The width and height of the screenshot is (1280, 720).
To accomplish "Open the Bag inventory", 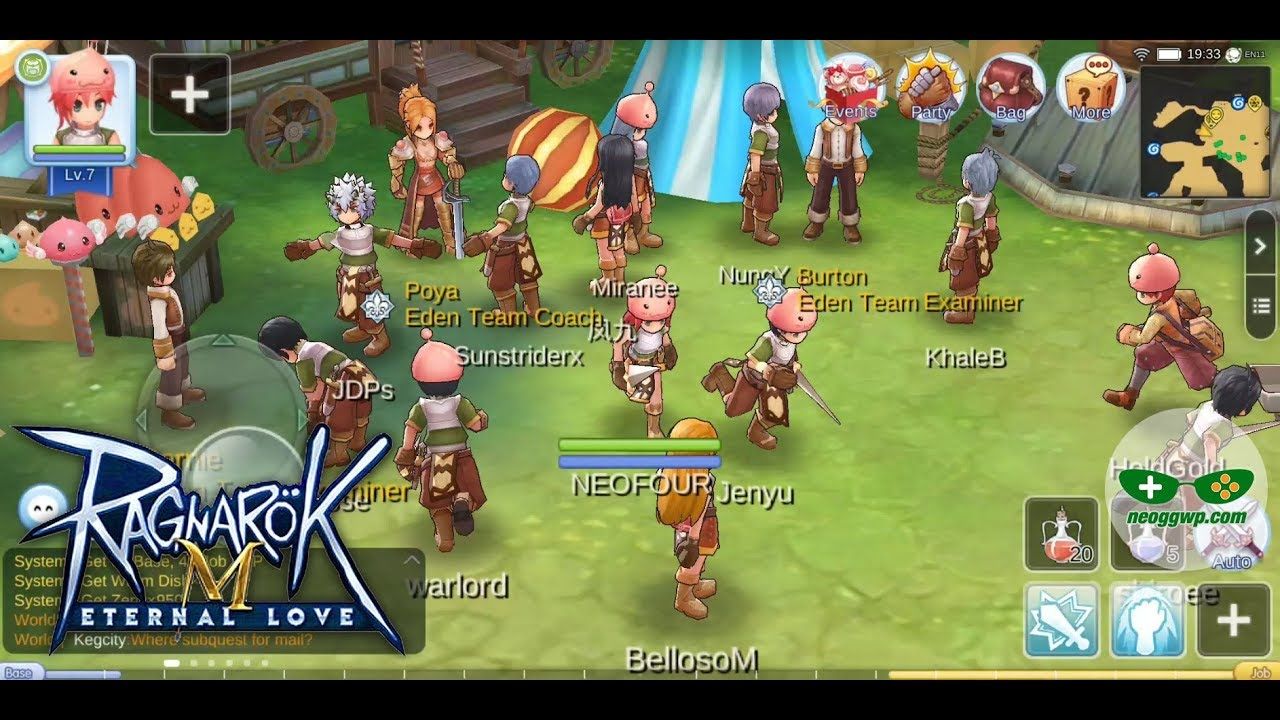I will click(1010, 87).
